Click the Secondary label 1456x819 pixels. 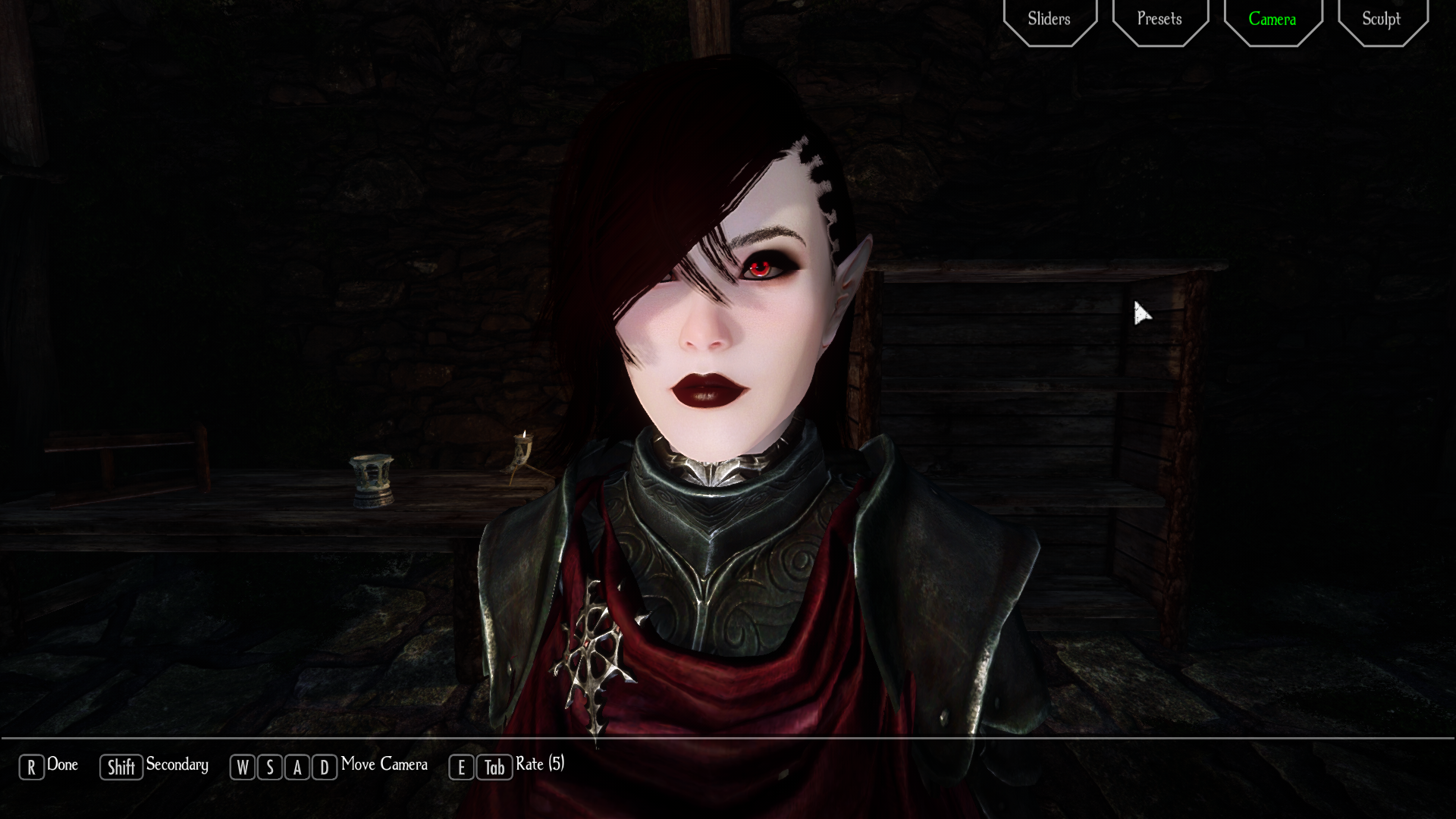coord(178,766)
